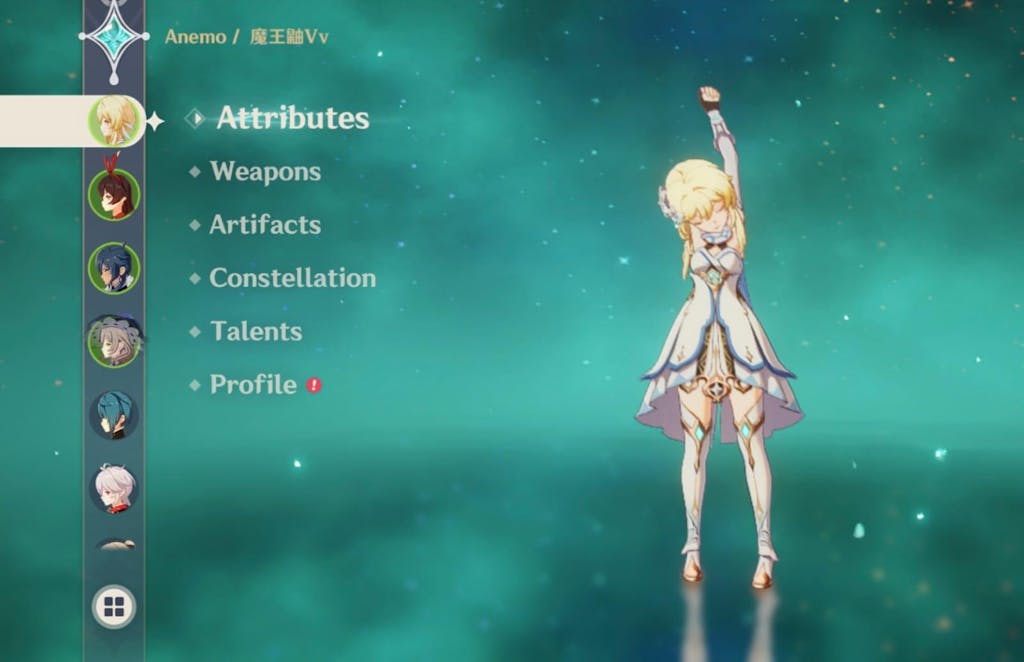Image resolution: width=1024 pixels, height=662 pixels.
Task: View the Constellation screen
Action: coord(292,278)
